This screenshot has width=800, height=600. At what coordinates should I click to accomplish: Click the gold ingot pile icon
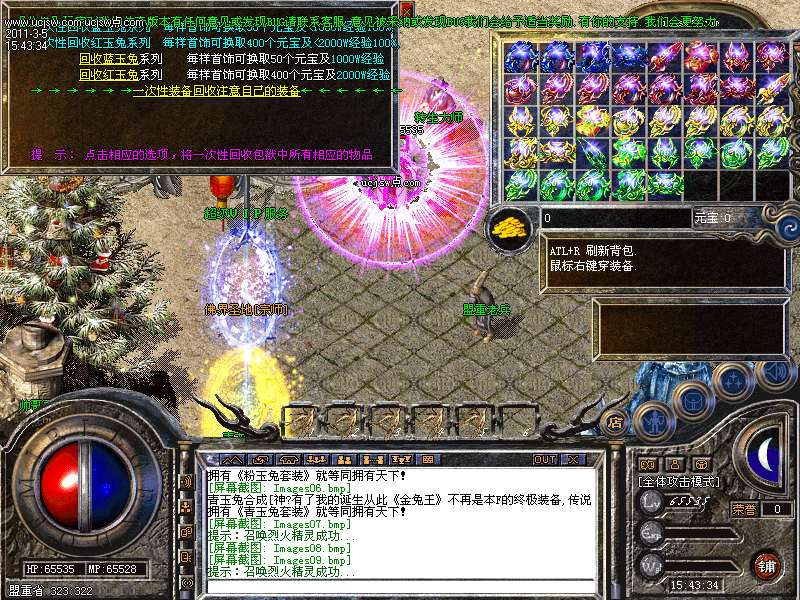(512, 226)
